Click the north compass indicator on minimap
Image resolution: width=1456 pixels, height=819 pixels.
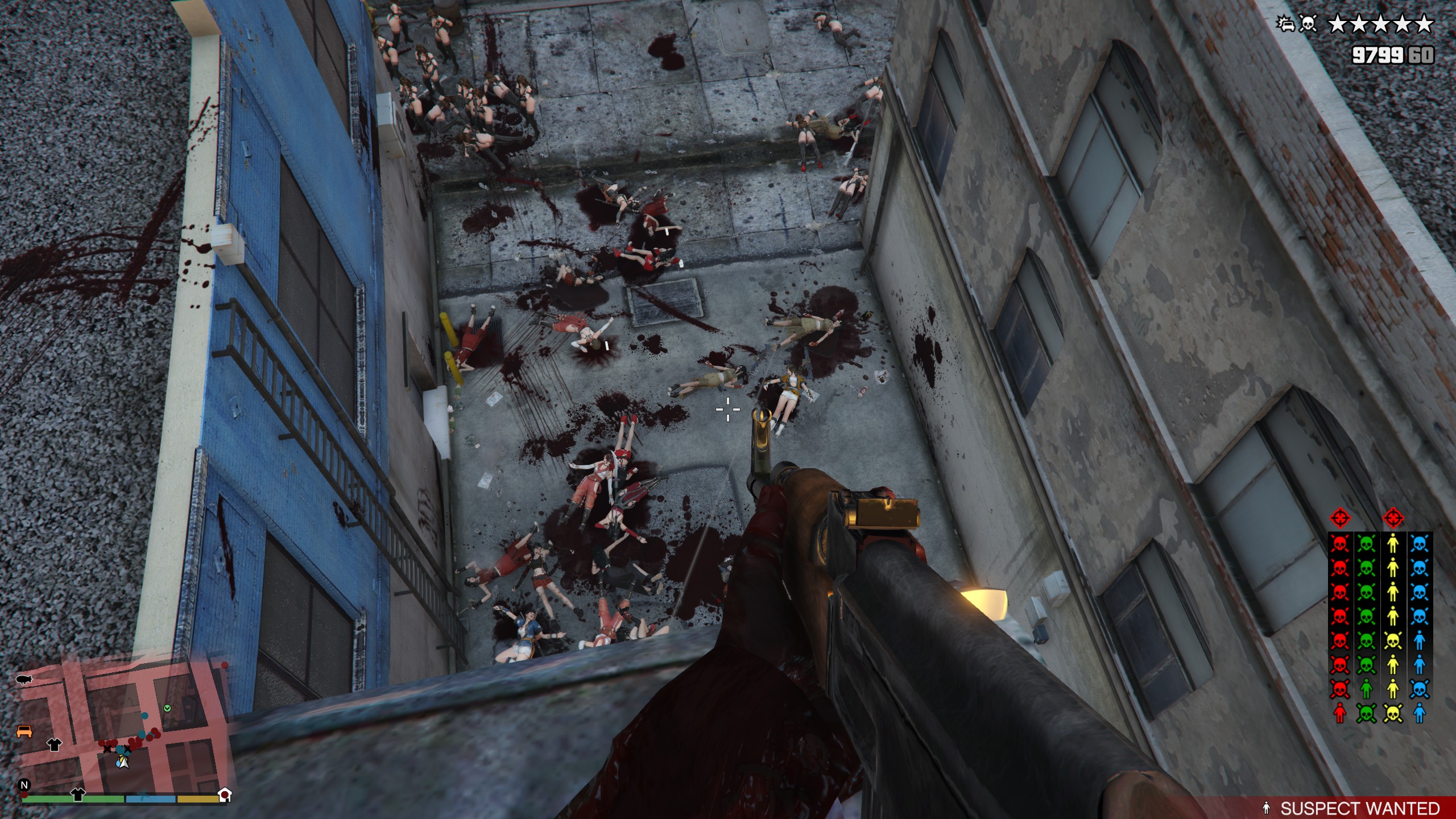[x=24, y=785]
